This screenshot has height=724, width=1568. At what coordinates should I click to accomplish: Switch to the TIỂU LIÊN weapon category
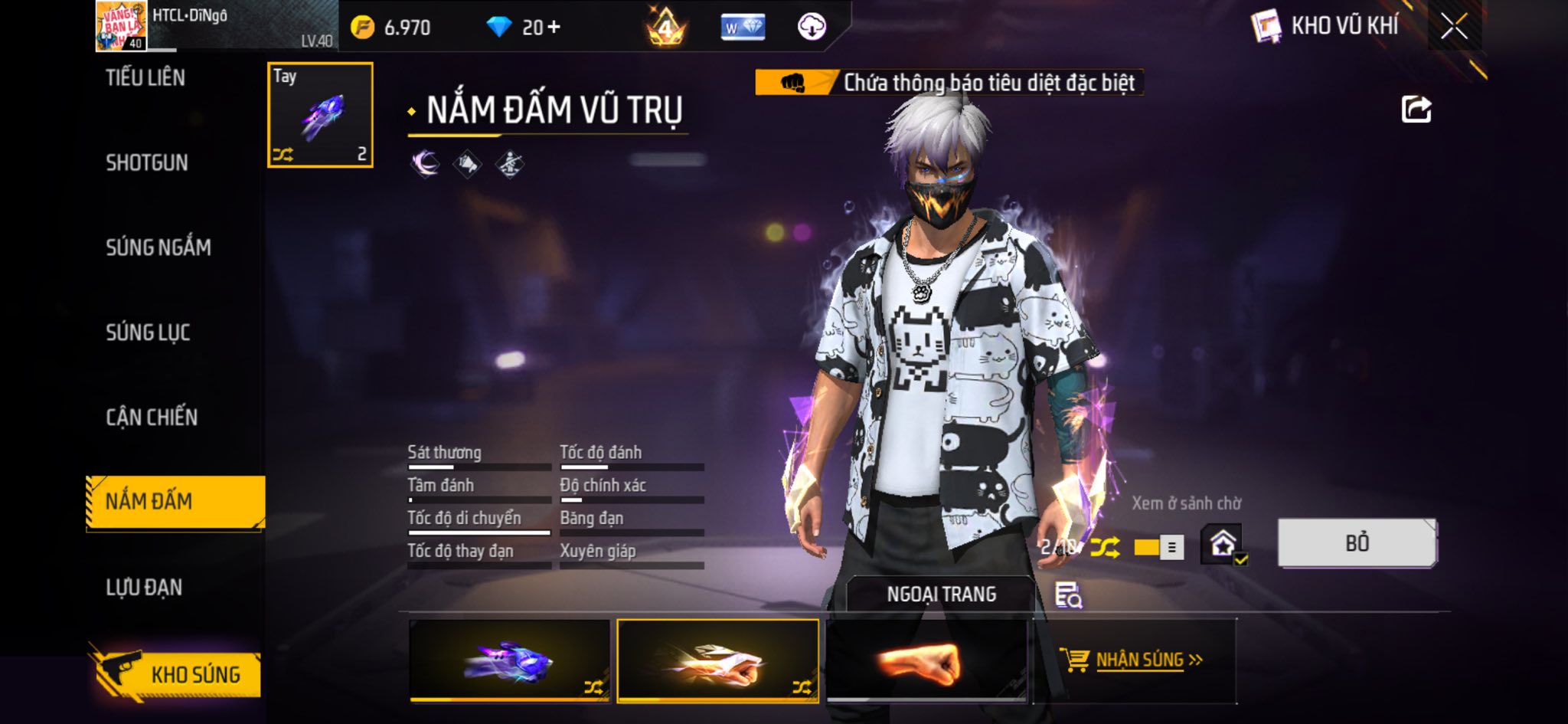click(145, 77)
